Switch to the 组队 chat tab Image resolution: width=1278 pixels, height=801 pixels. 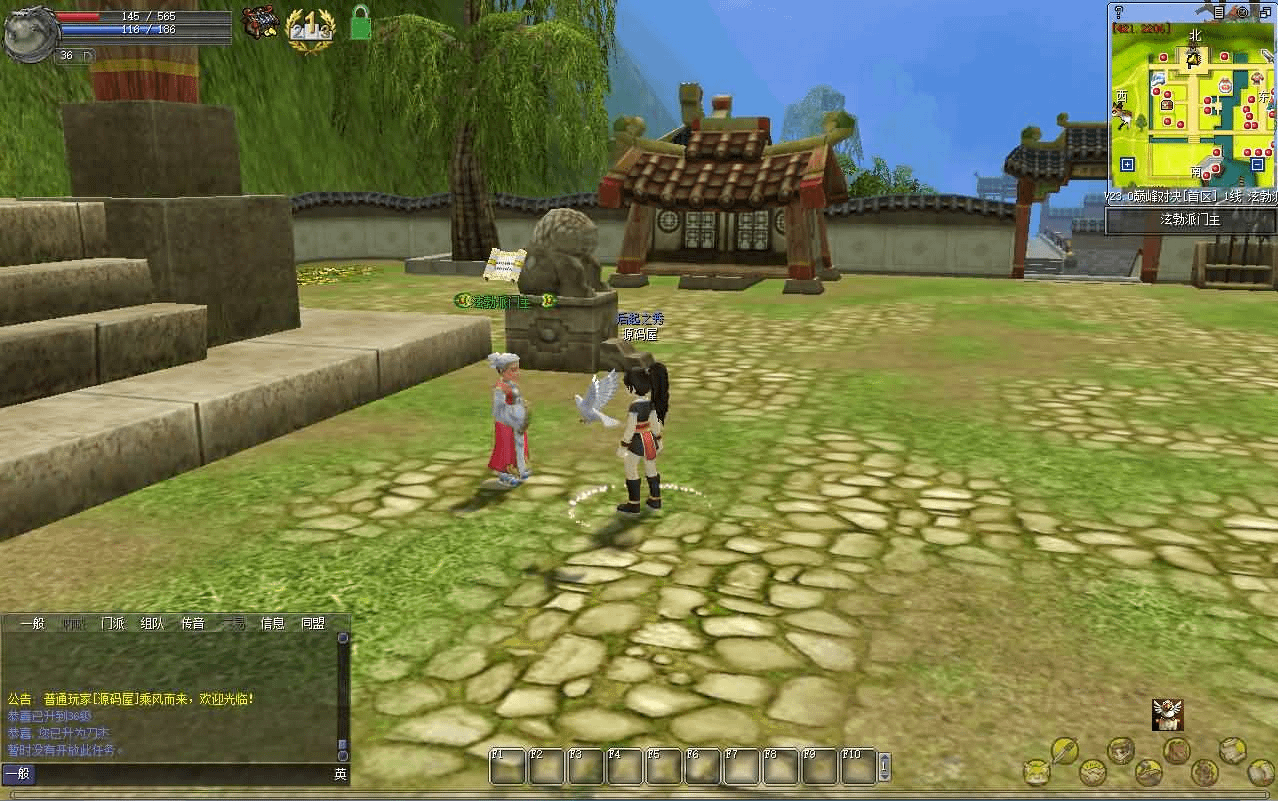pyautogui.click(x=152, y=623)
